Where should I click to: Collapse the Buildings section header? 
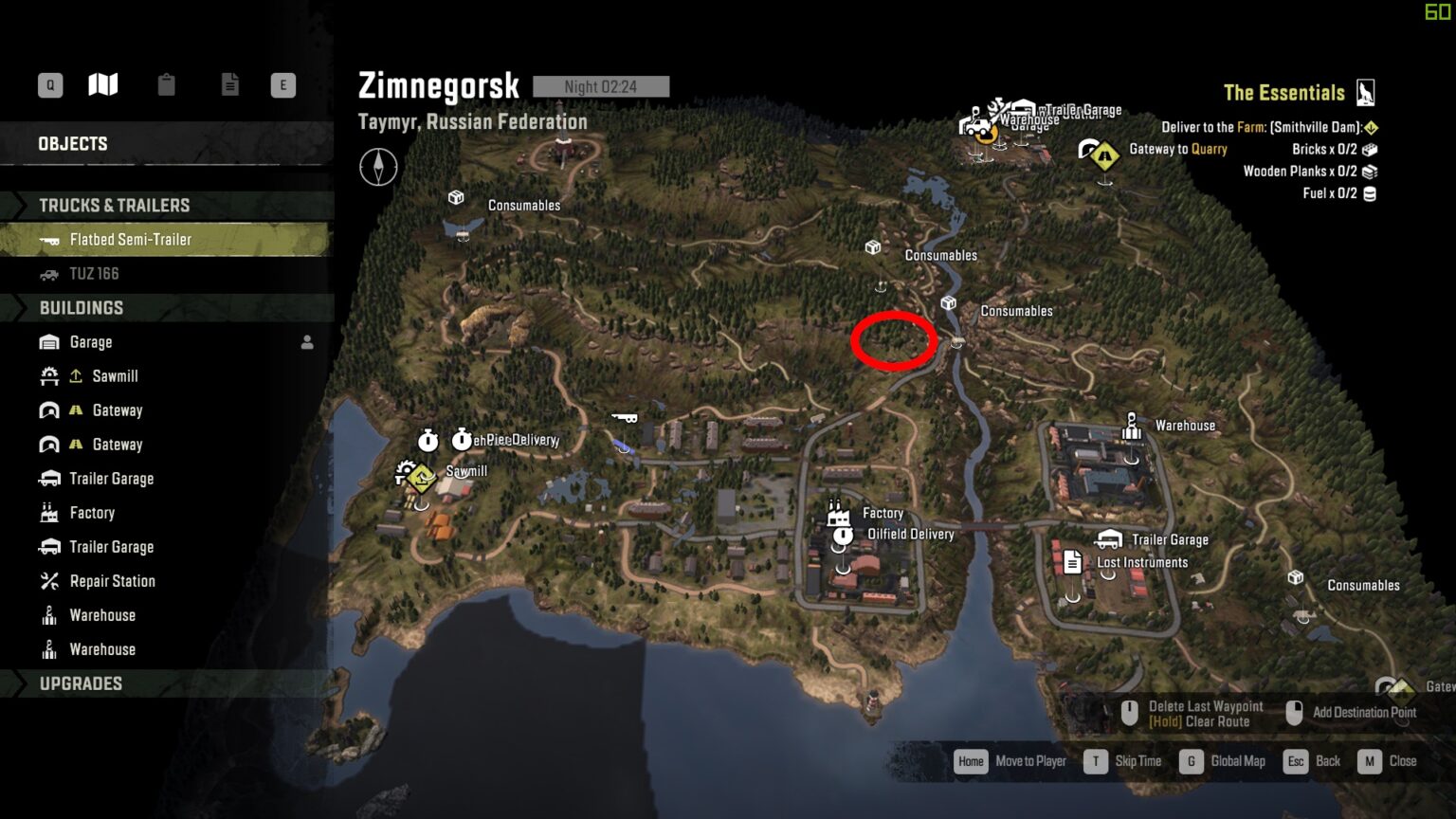pyautogui.click(x=82, y=308)
